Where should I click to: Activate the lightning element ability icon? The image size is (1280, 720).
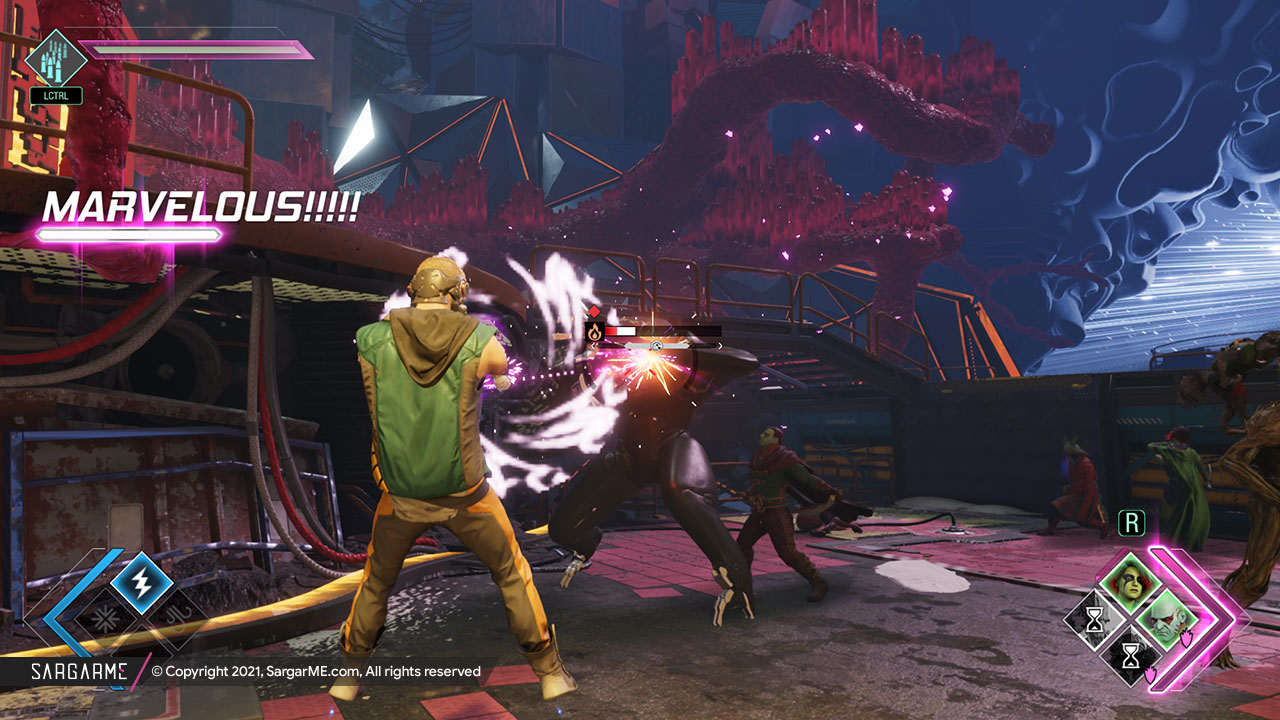(141, 582)
